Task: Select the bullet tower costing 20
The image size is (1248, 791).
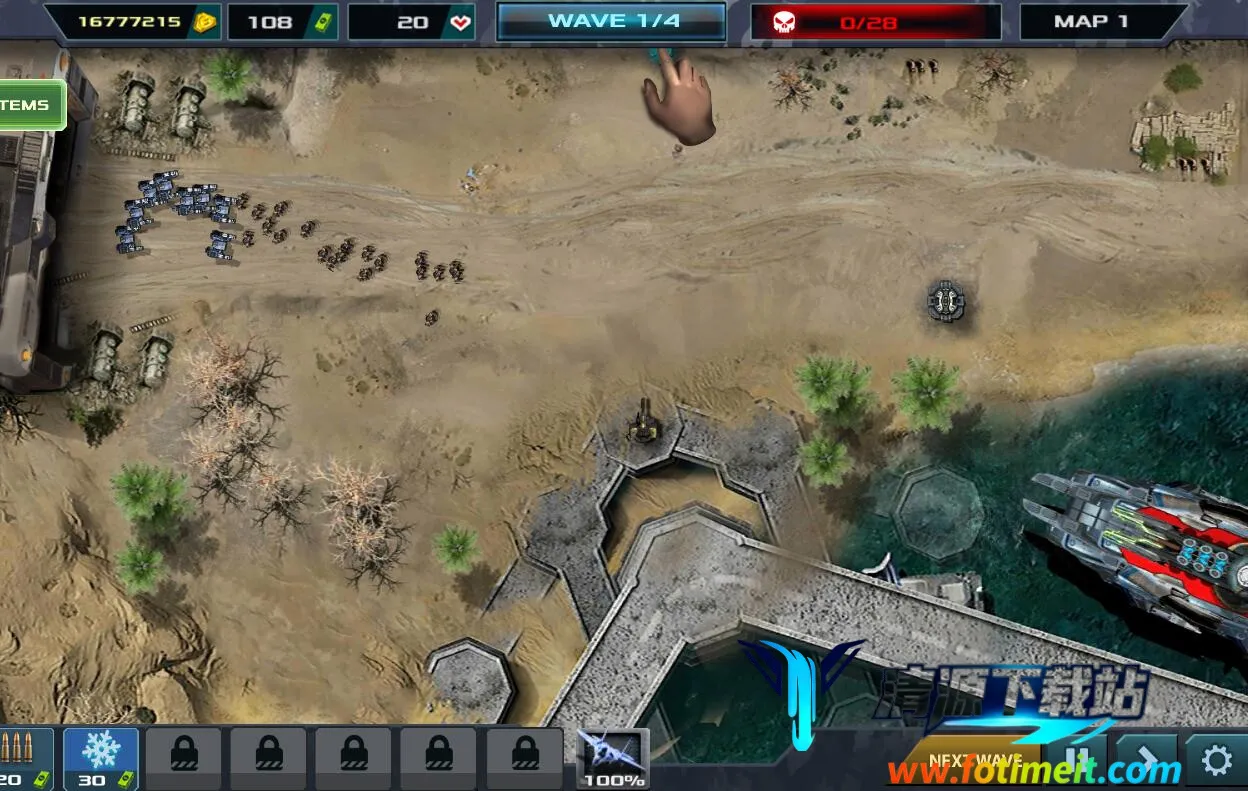Action: (22, 758)
